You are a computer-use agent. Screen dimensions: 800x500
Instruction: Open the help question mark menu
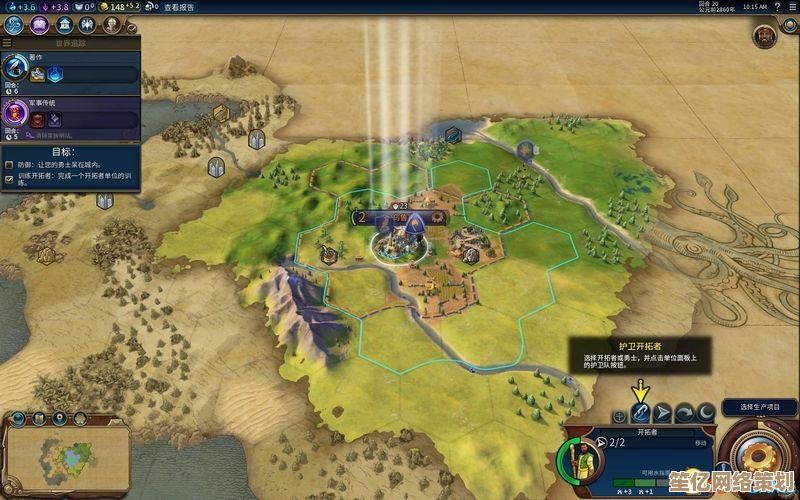(x=777, y=7)
